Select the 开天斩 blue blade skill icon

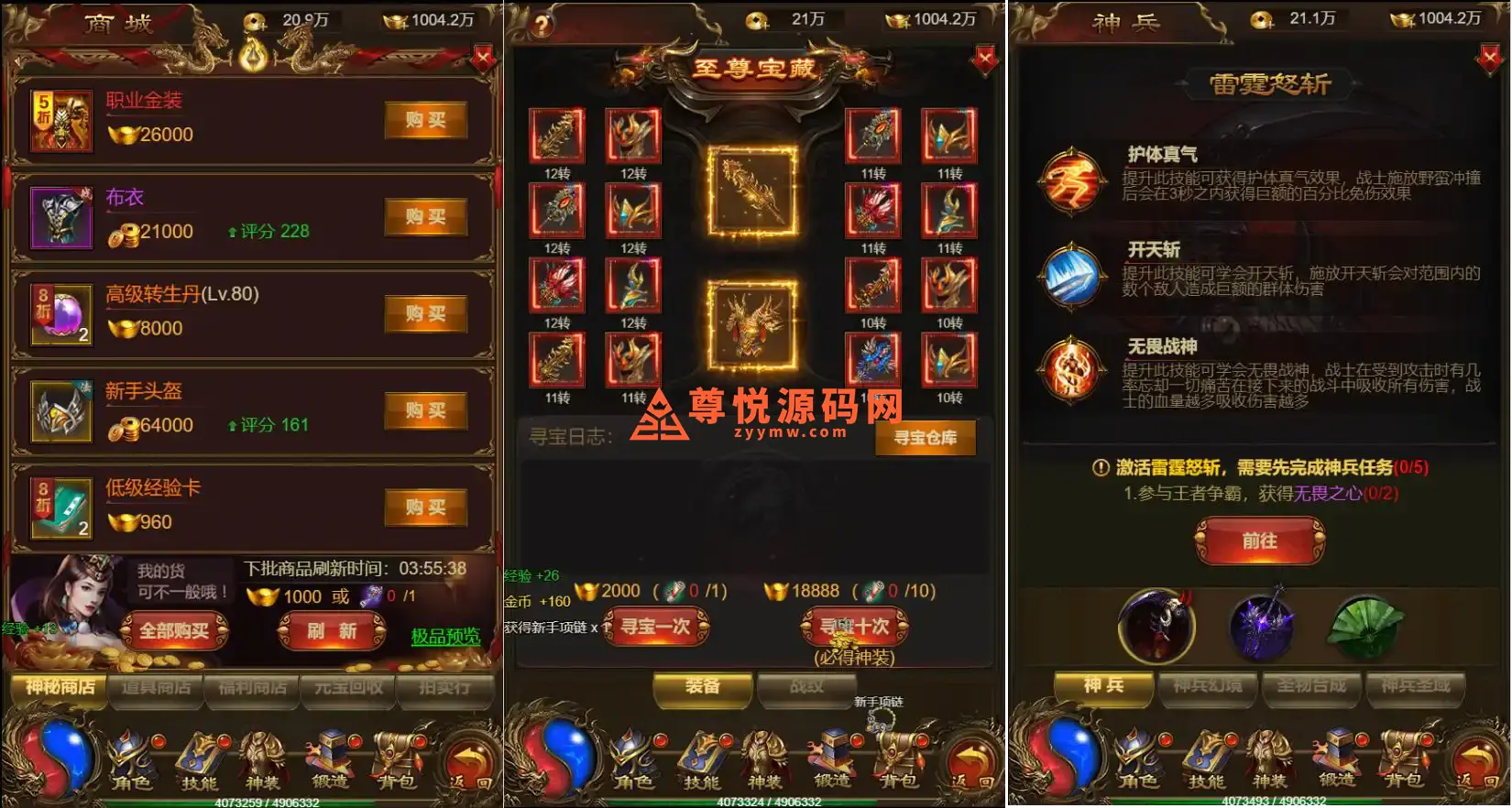tap(1072, 275)
